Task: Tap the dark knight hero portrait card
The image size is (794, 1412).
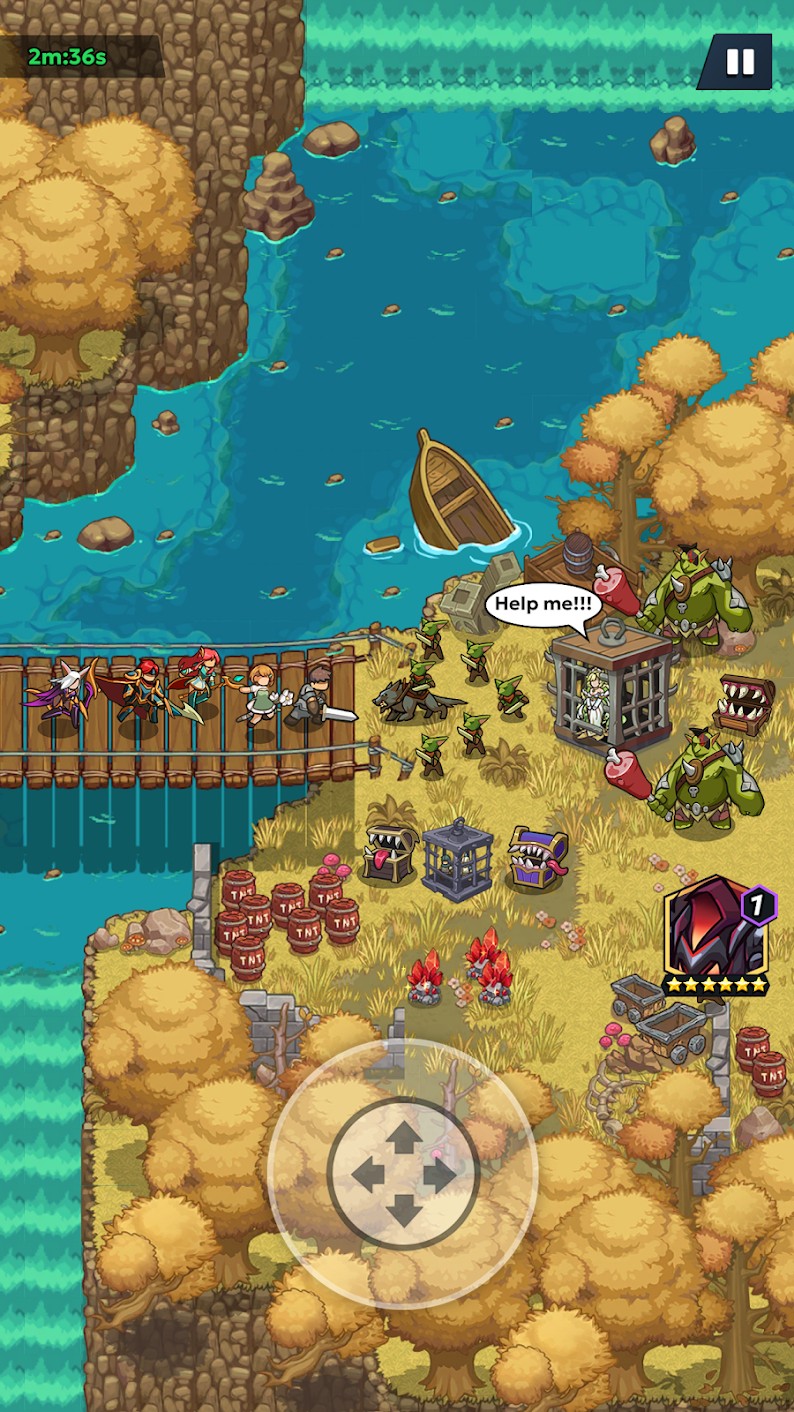Action: 714,934
